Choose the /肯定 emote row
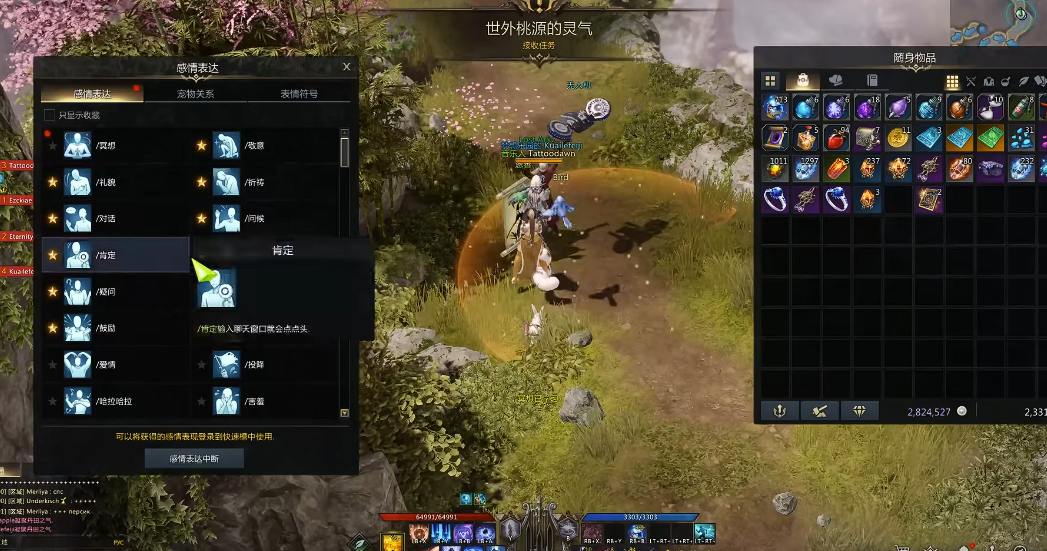This screenshot has width=1047, height=551. (115, 255)
